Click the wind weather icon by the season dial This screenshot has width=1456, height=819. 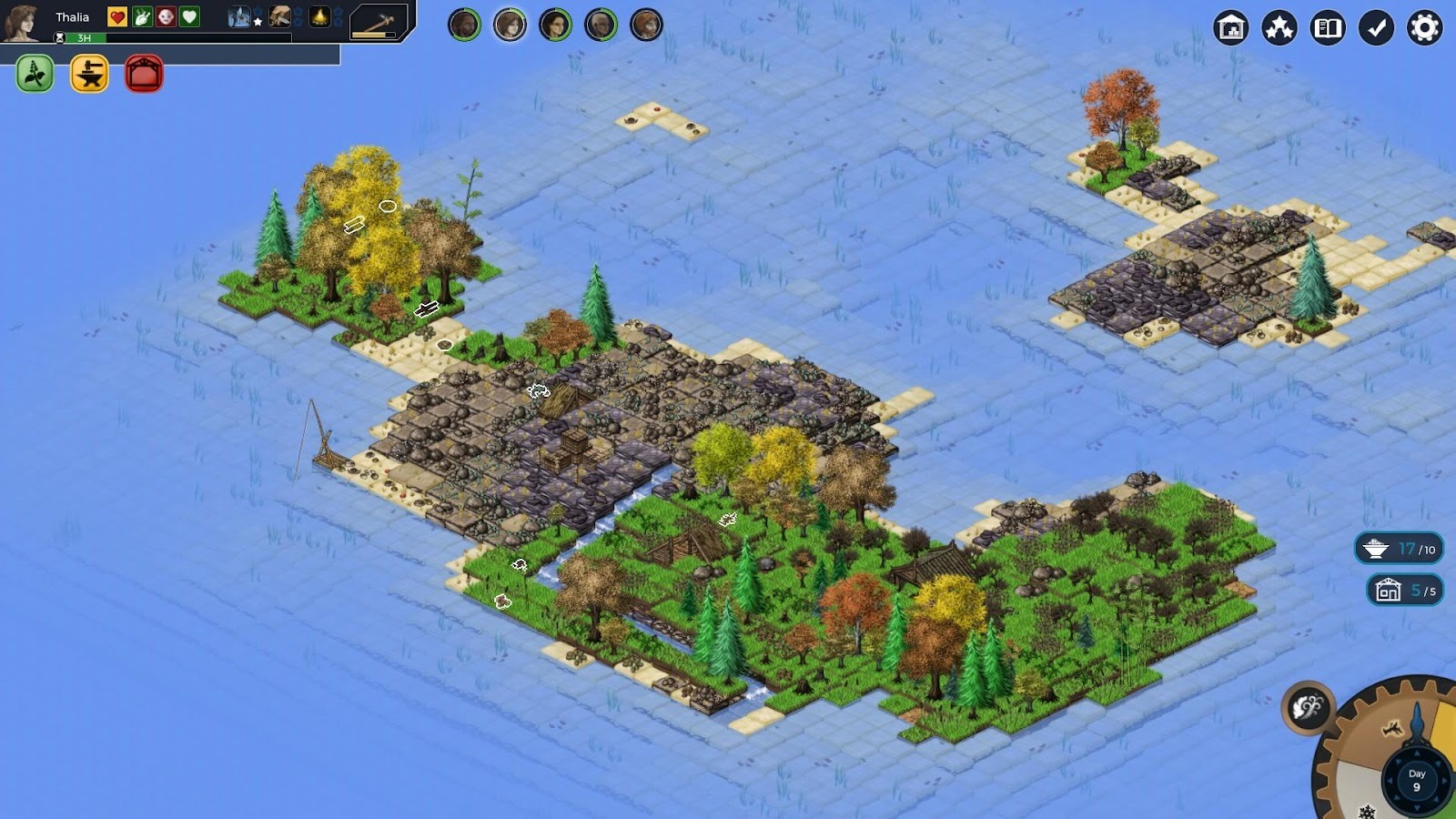tap(1308, 707)
